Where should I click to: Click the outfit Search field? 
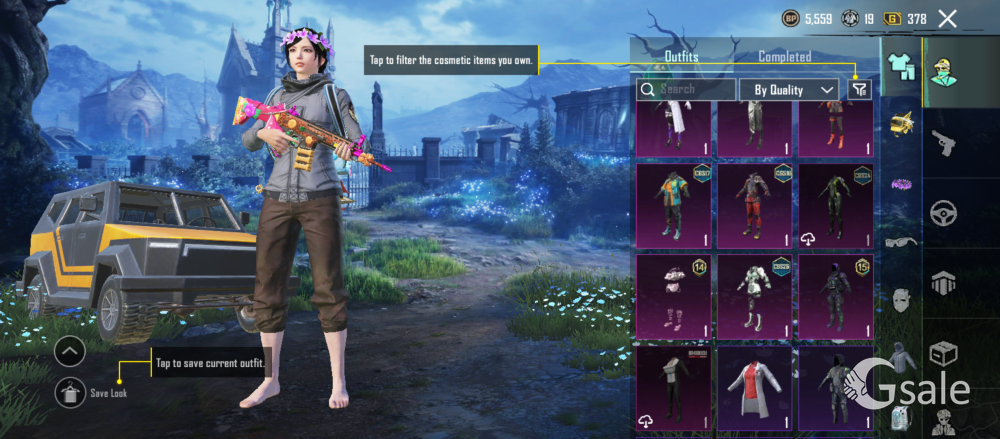pos(686,89)
